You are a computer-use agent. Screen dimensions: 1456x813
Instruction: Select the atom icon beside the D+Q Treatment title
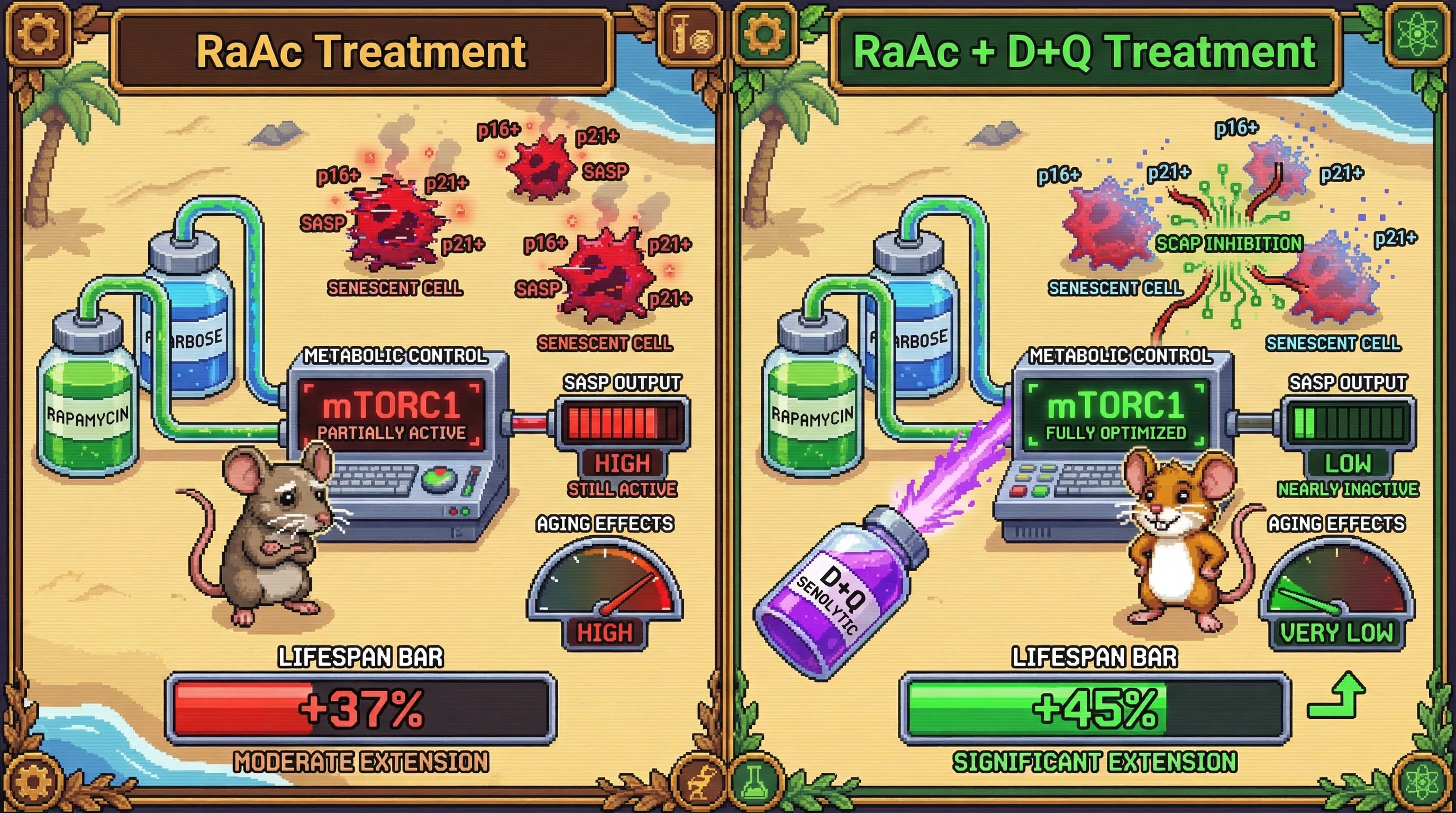tap(1415, 35)
